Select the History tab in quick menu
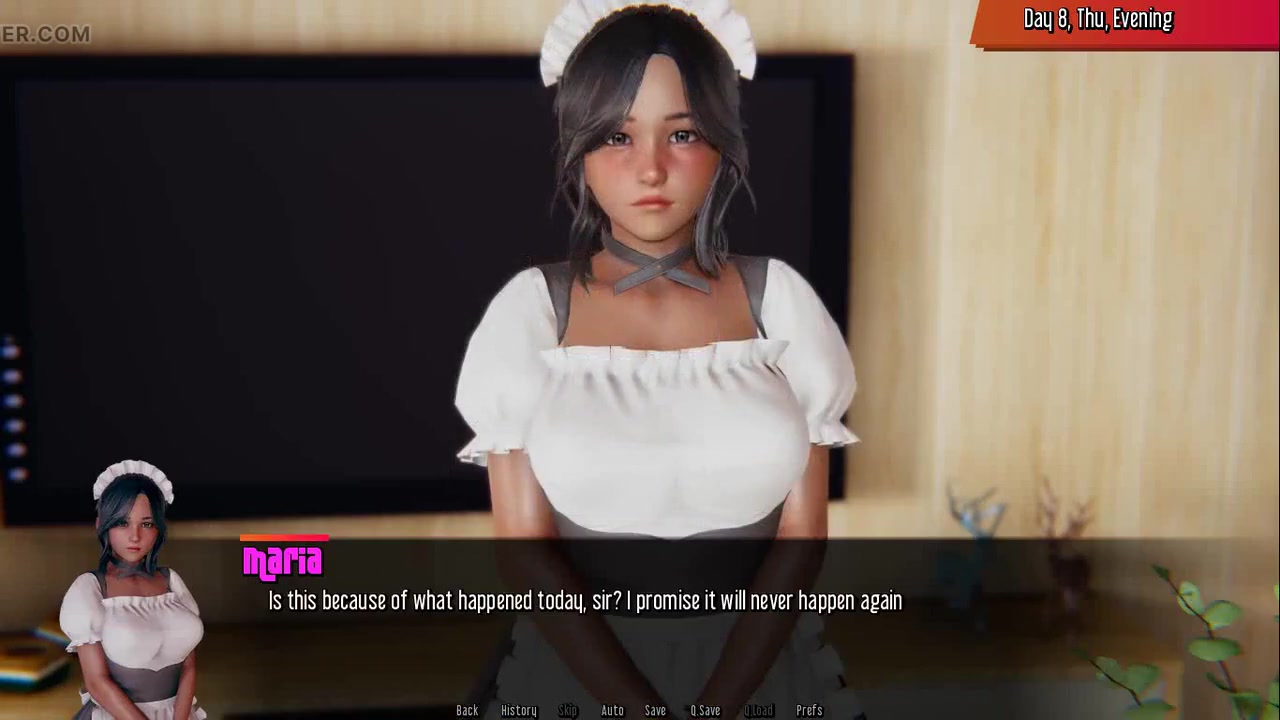The width and height of the screenshot is (1280, 720). (x=518, y=710)
